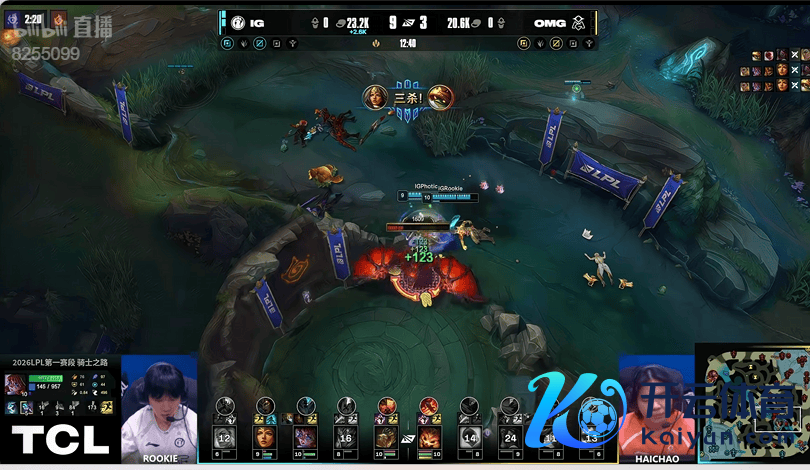Click the IG team logo on the scoreboard
Image resolution: width=810 pixels, height=470 pixels.
click(x=238, y=22)
